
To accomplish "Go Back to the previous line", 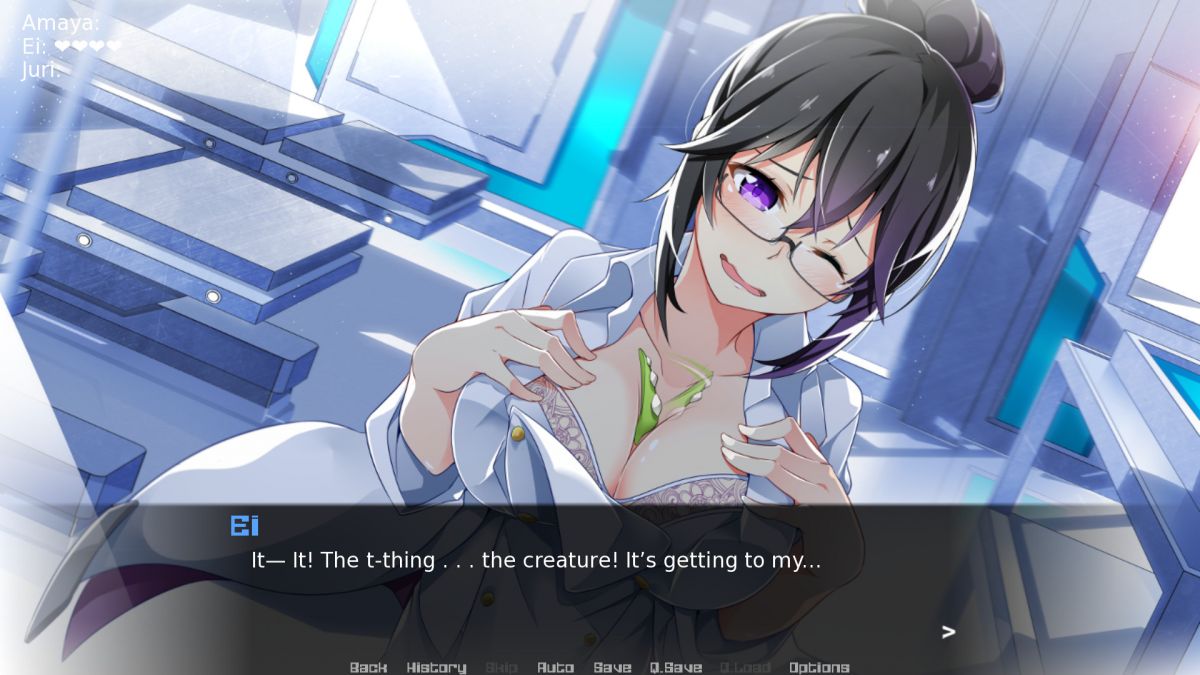I will point(368,667).
